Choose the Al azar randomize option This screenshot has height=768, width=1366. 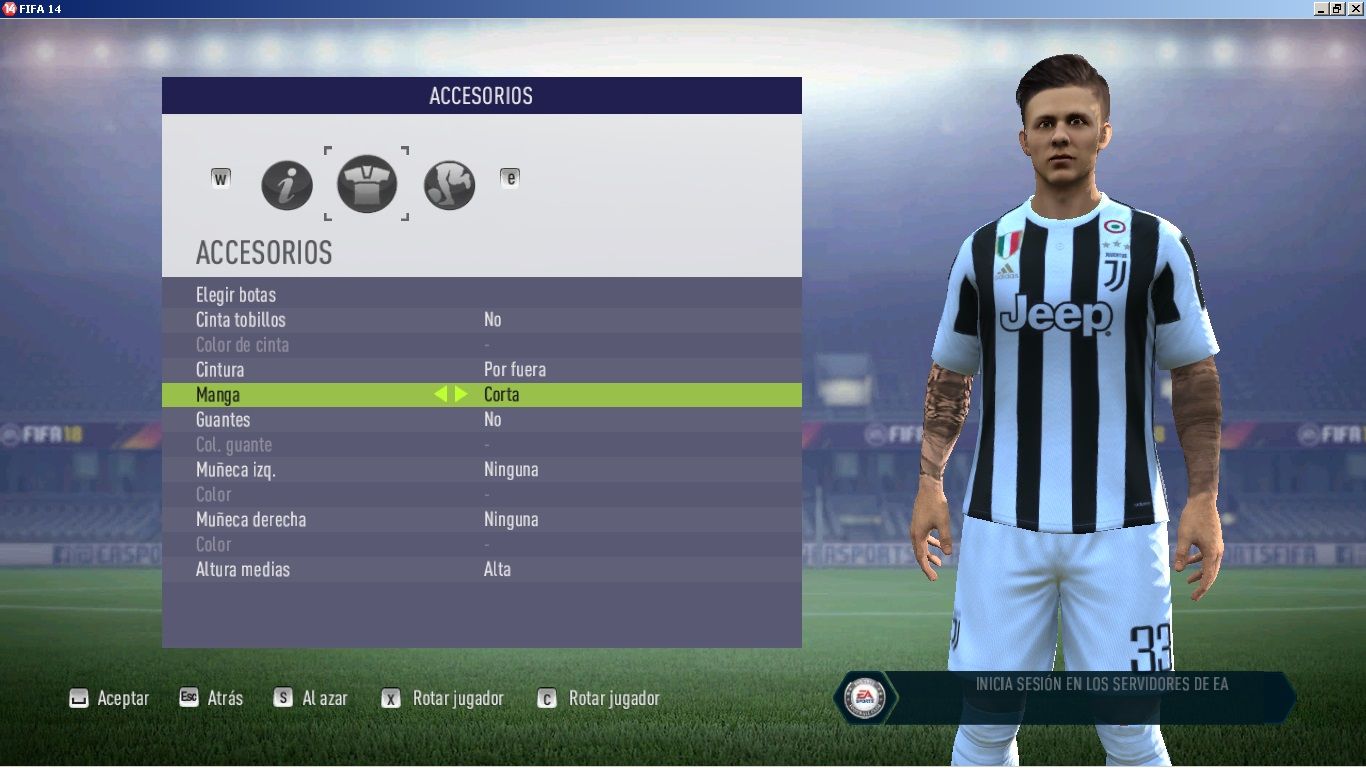[311, 699]
